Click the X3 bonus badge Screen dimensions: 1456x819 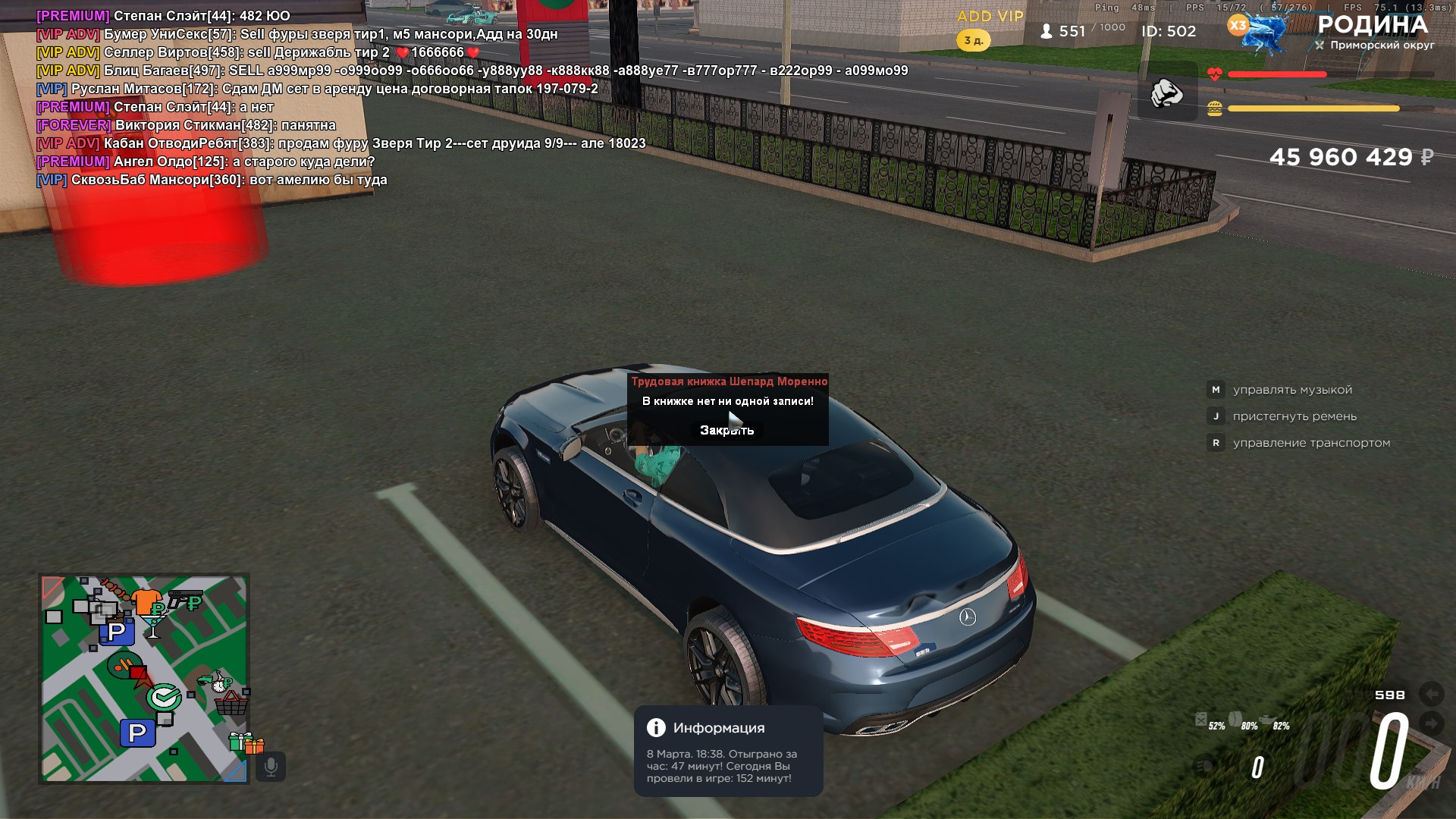tap(1238, 25)
